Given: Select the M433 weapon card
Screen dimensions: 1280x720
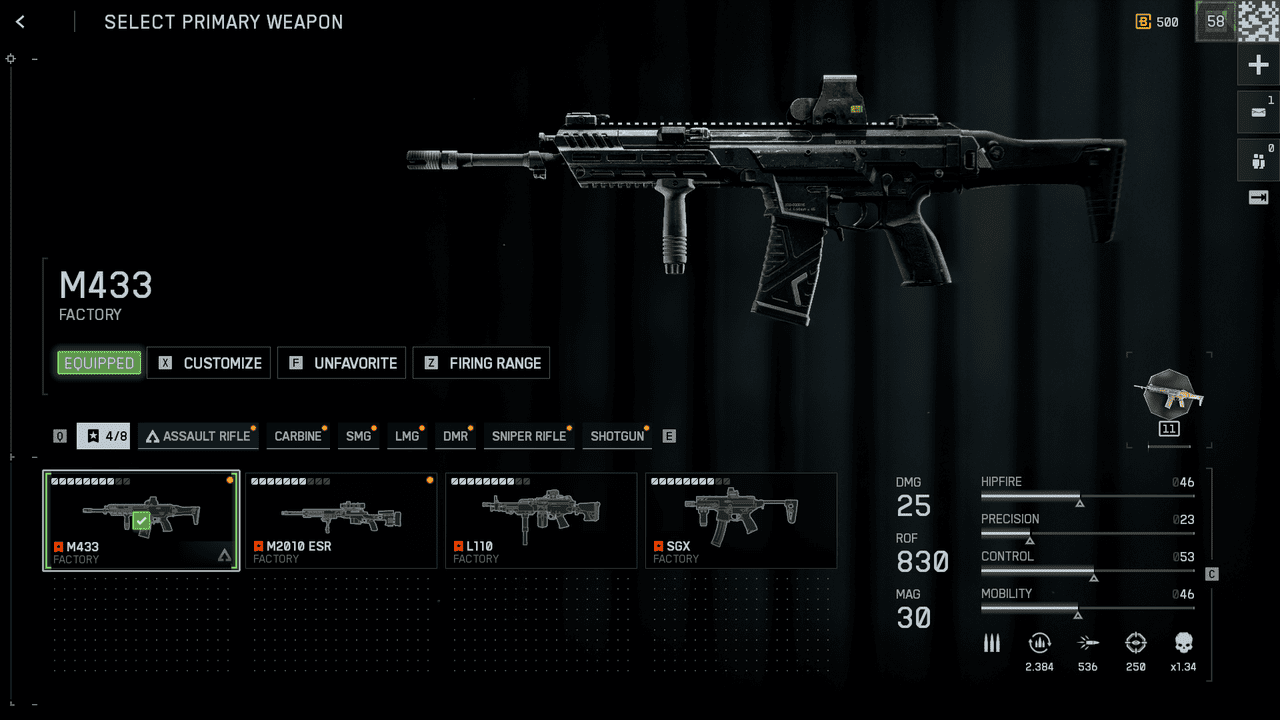Looking at the screenshot, I should (141, 521).
